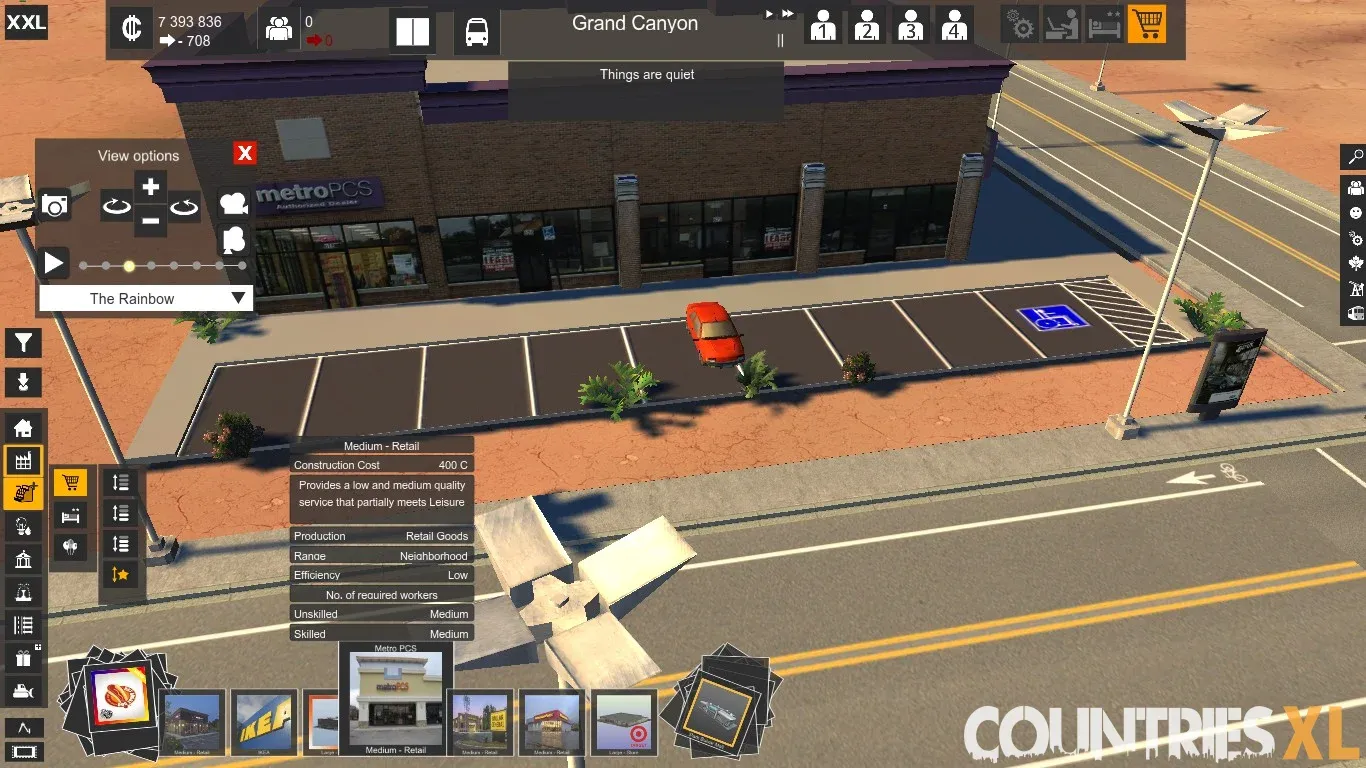The width and height of the screenshot is (1366, 768).
Task: Open the bus transport menu
Action: (x=477, y=32)
